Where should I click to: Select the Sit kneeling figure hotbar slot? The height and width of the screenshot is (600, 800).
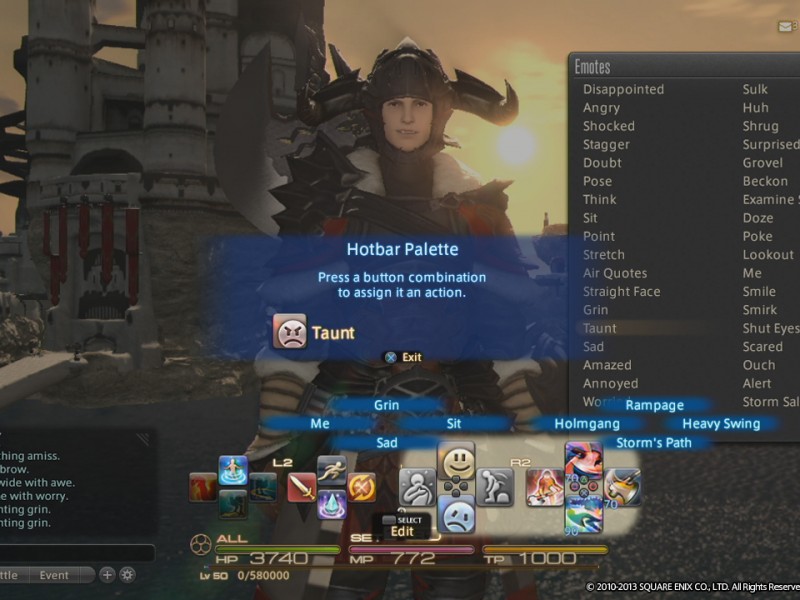494,487
